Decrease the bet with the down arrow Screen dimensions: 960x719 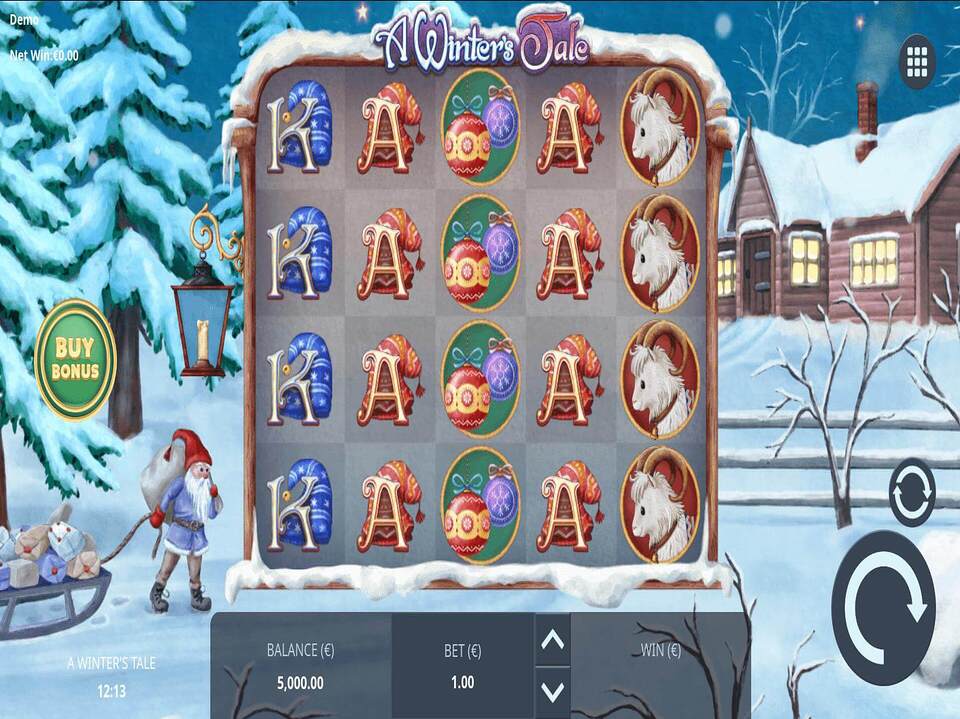coord(553,690)
